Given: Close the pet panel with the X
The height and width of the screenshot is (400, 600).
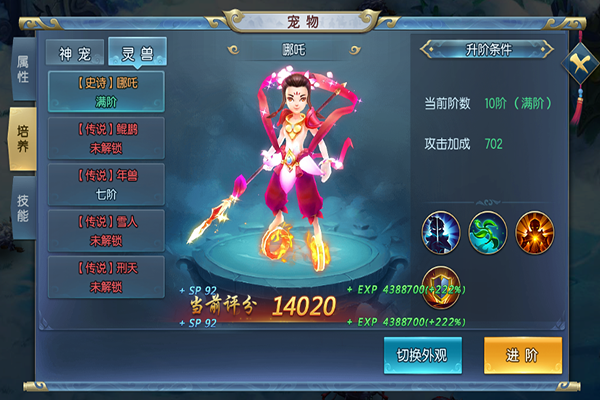Looking at the screenshot, I should point(579,65).
